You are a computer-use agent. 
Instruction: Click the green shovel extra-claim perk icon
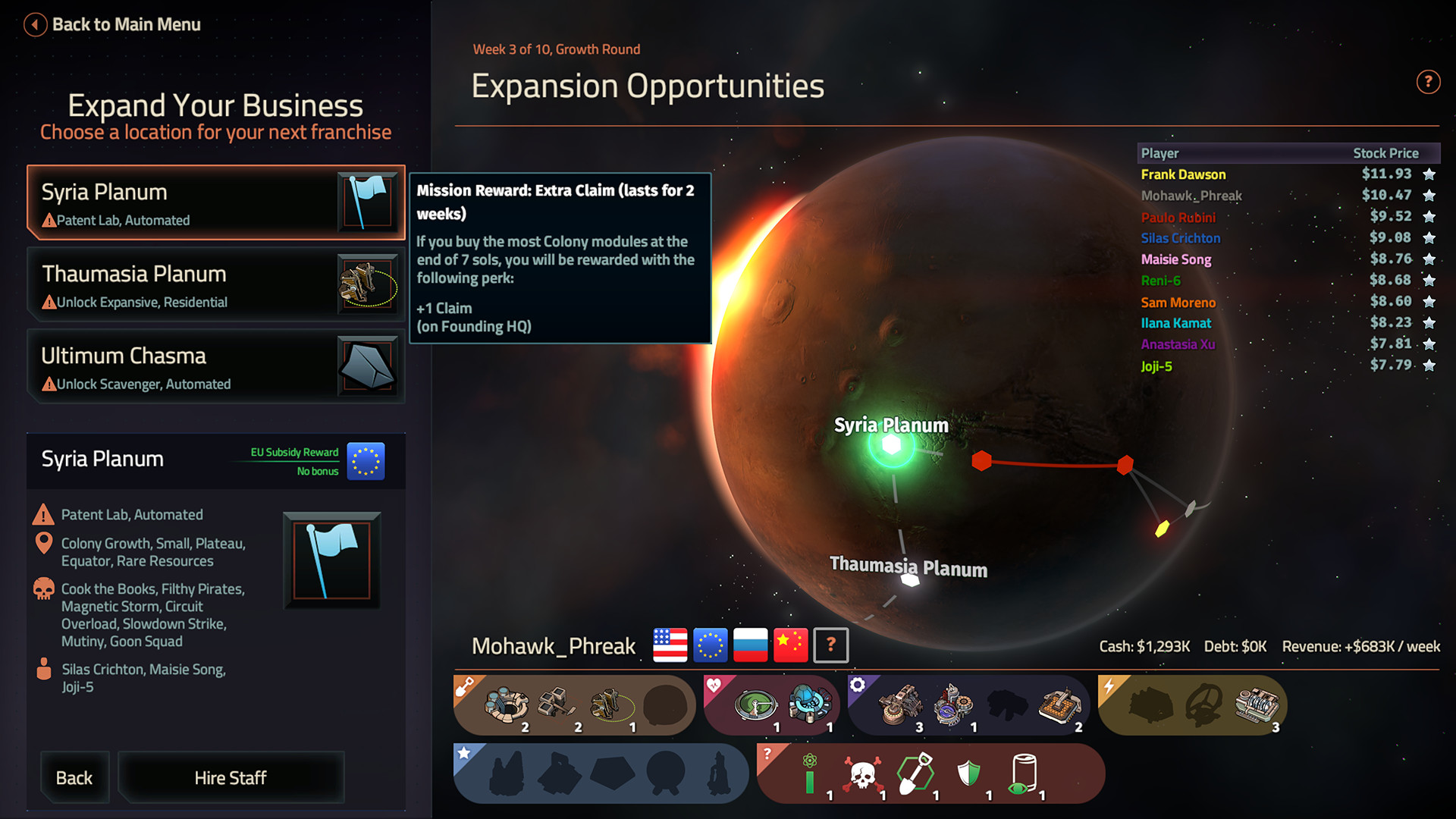(916, 772)
